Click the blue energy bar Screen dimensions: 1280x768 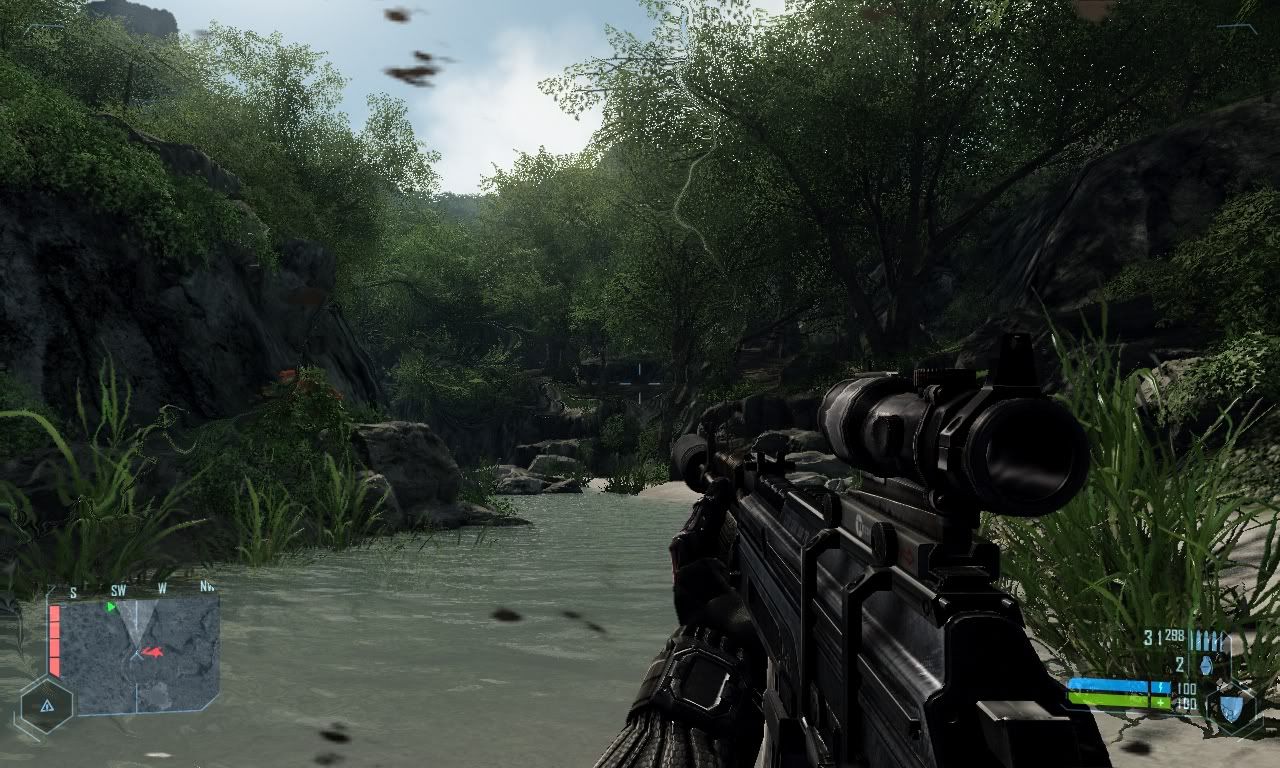pyautogui.click(x=1112, y=684)
